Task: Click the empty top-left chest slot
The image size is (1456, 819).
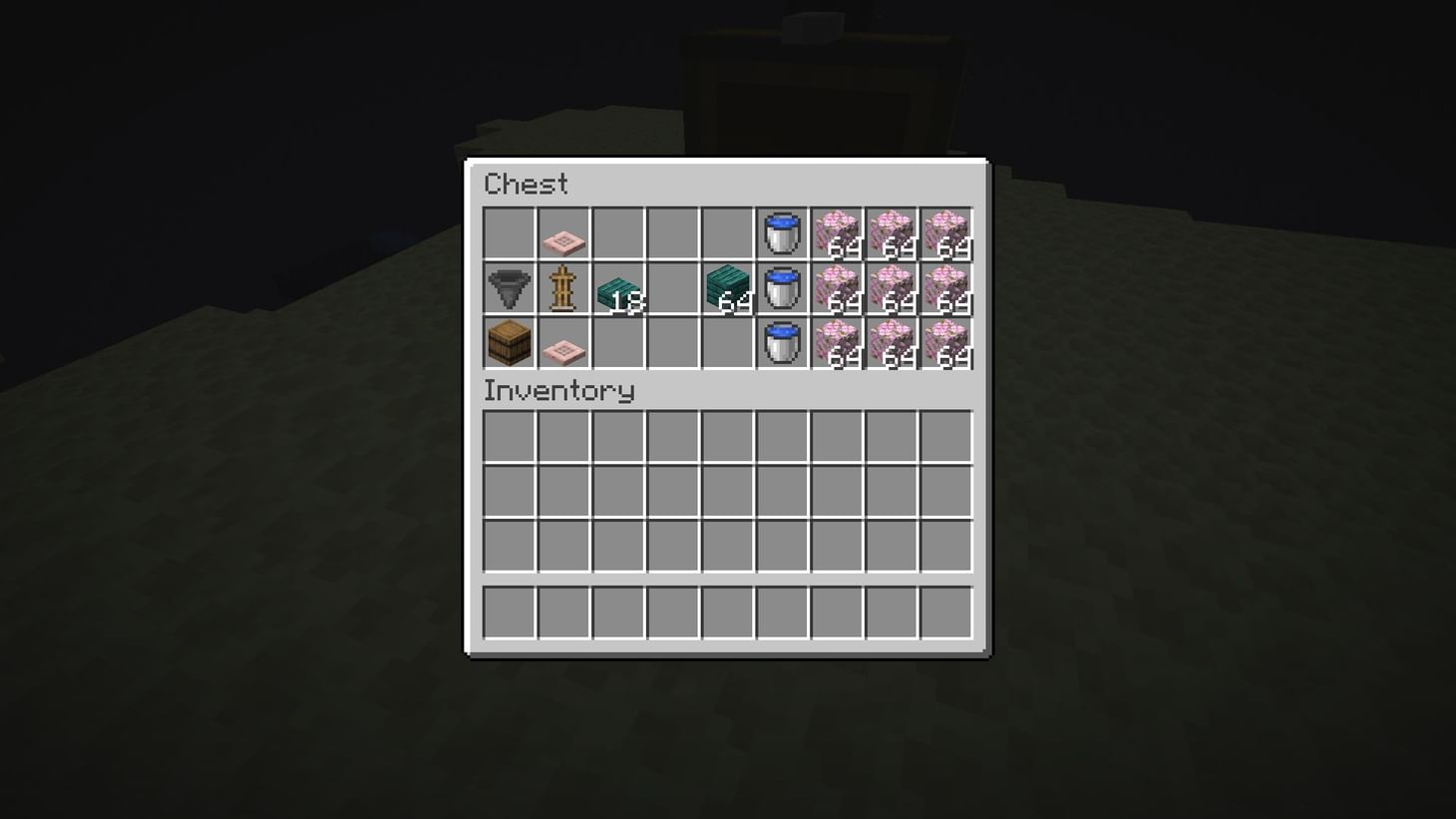Action: pos(509,234)
